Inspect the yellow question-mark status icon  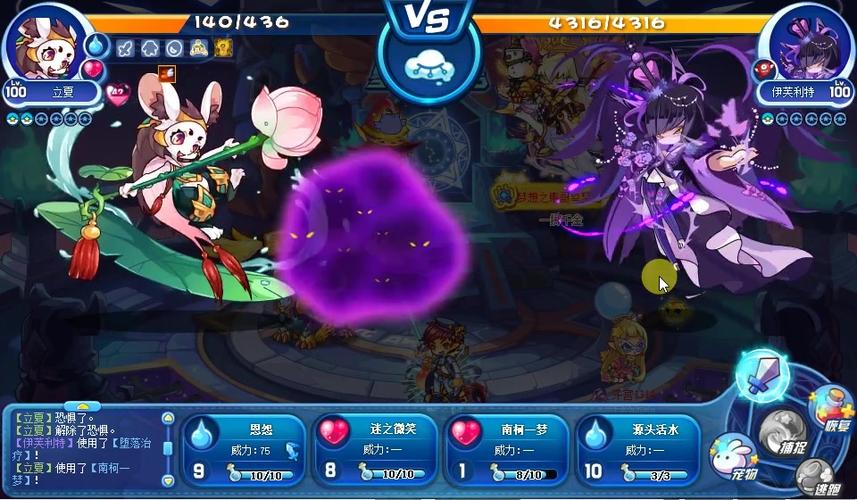(223, 47)
